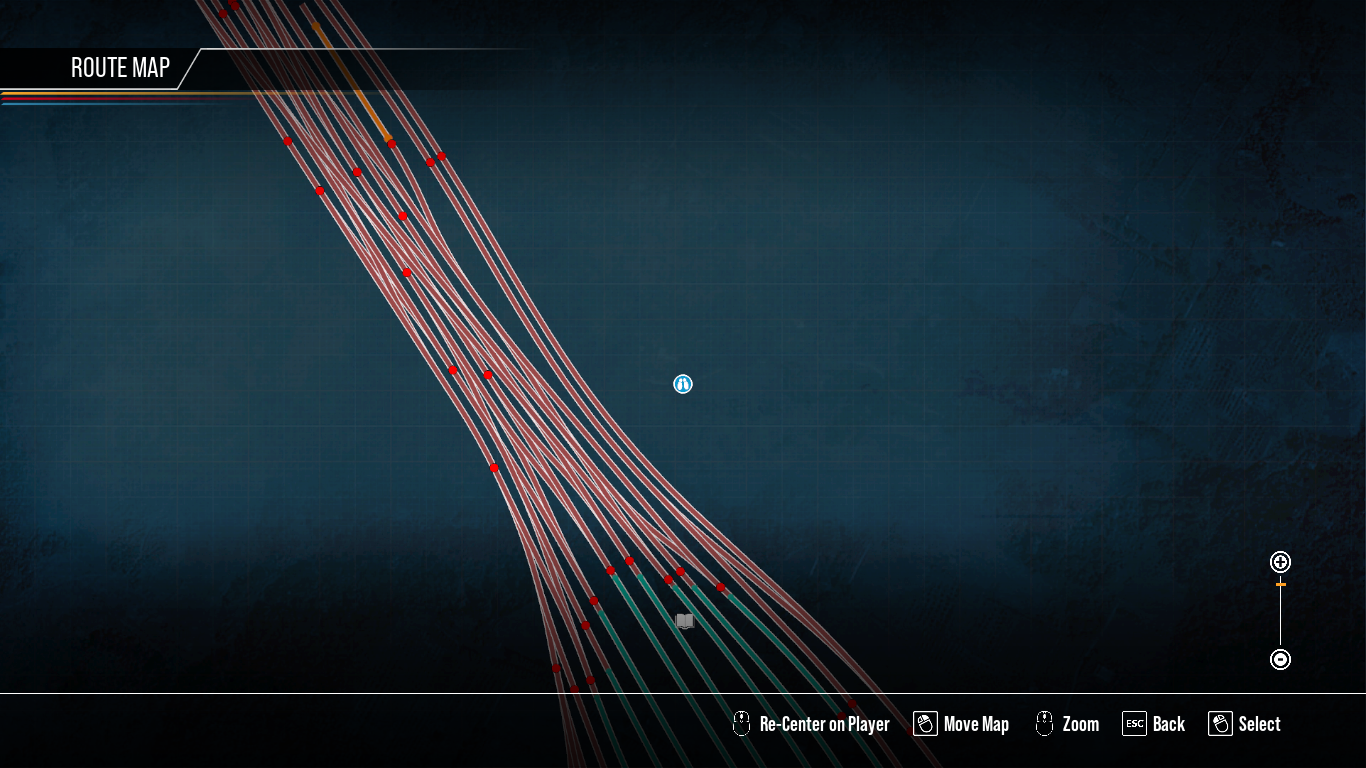Select the grey book marker on tracks
The width and height of the screenshot is (1366, 768).
click(x=685, y=621)
